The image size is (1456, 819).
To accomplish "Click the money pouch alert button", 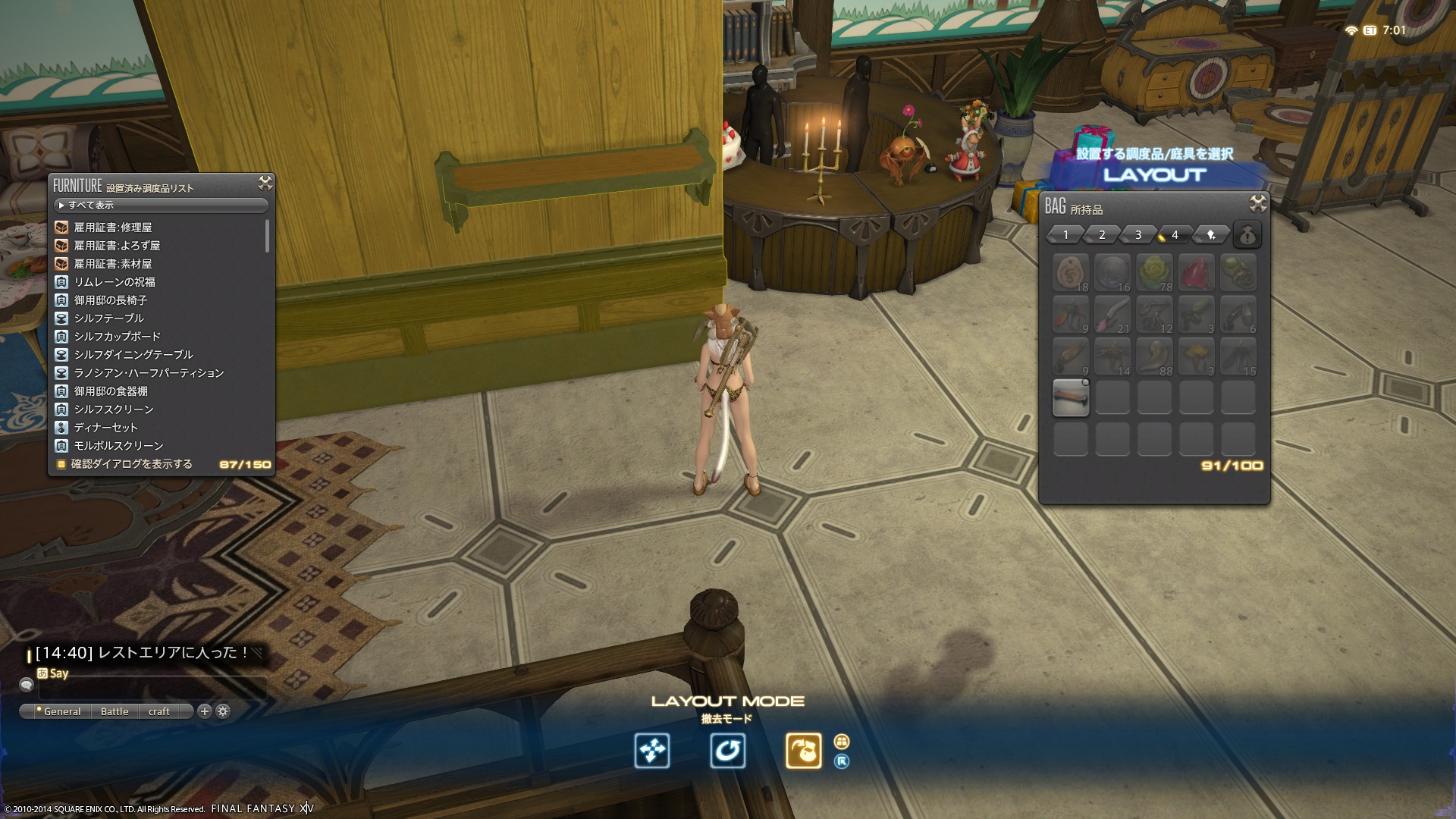I will click(1247, 235).
